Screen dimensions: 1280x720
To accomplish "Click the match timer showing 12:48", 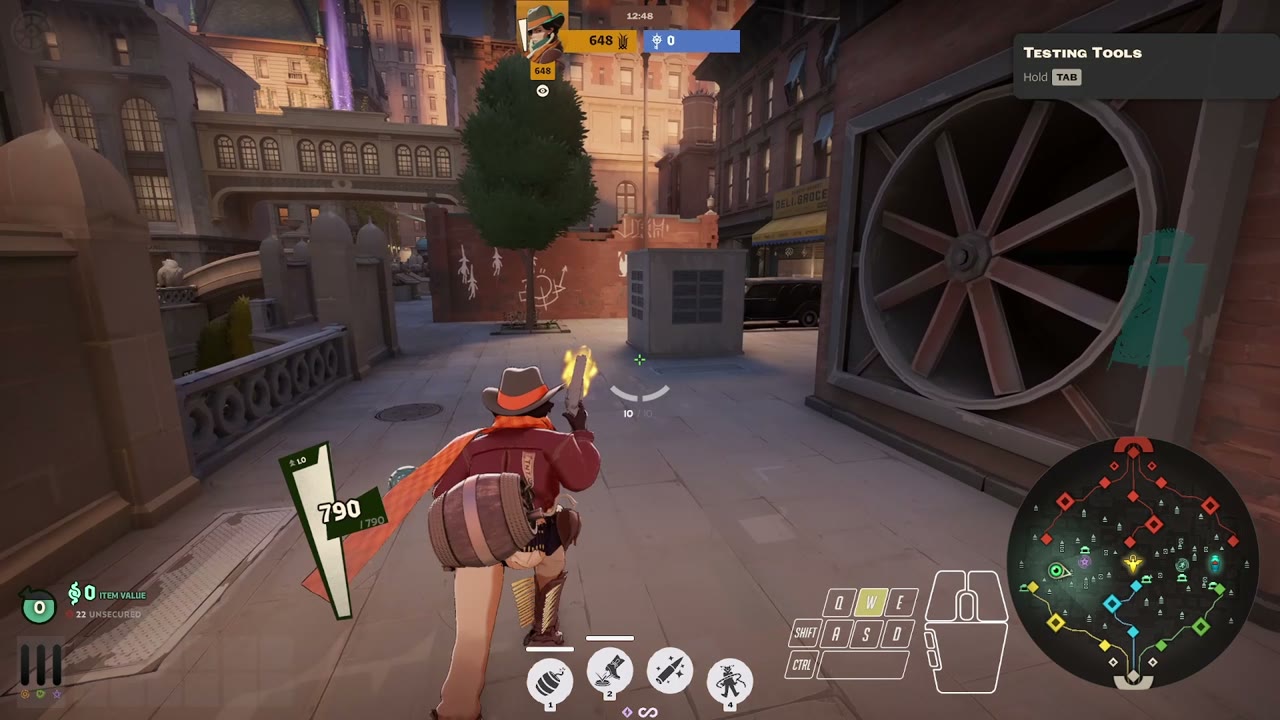I will tap(639, 16).
